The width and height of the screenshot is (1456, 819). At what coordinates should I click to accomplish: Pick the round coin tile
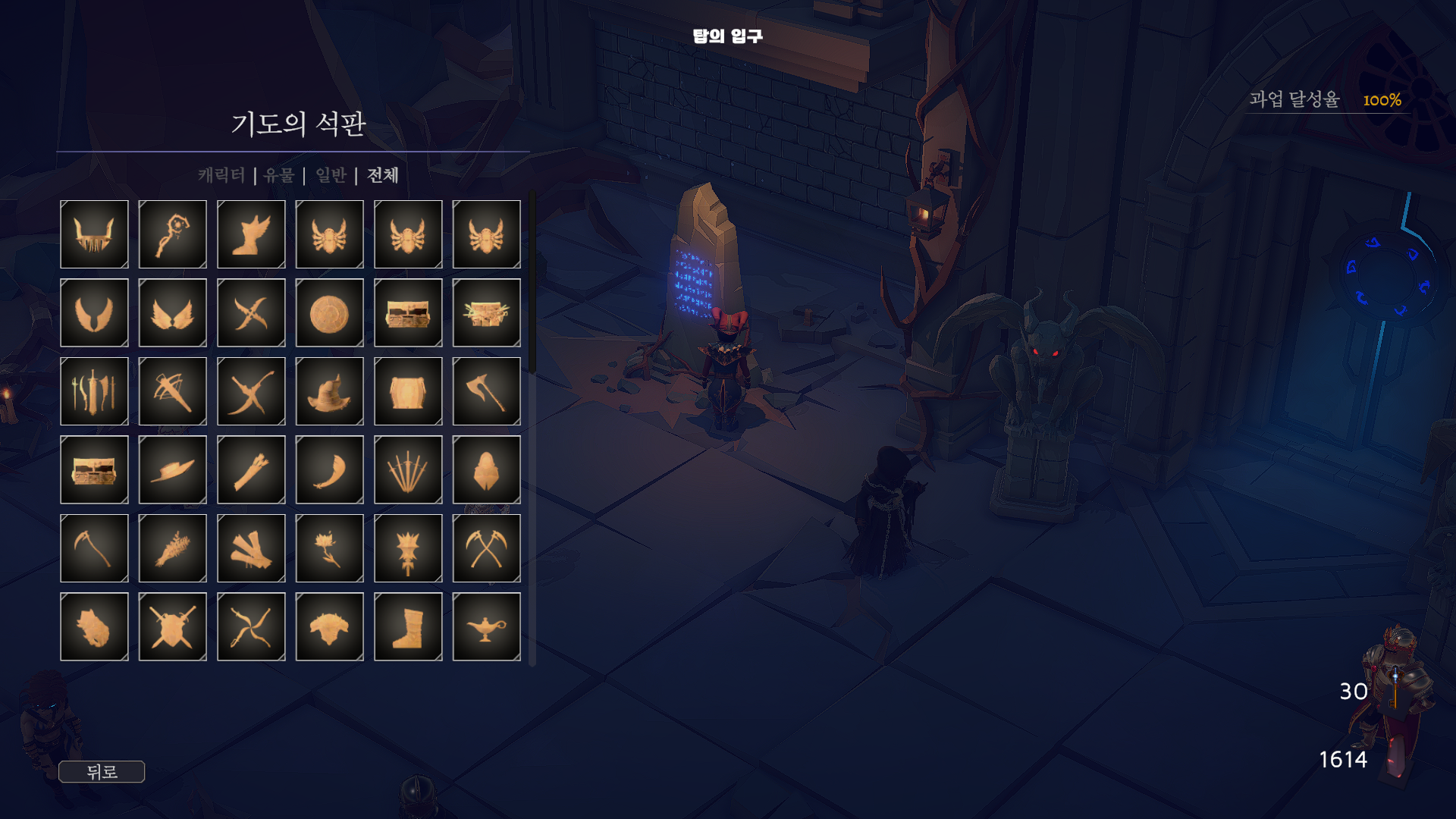[x=329, y=312]
